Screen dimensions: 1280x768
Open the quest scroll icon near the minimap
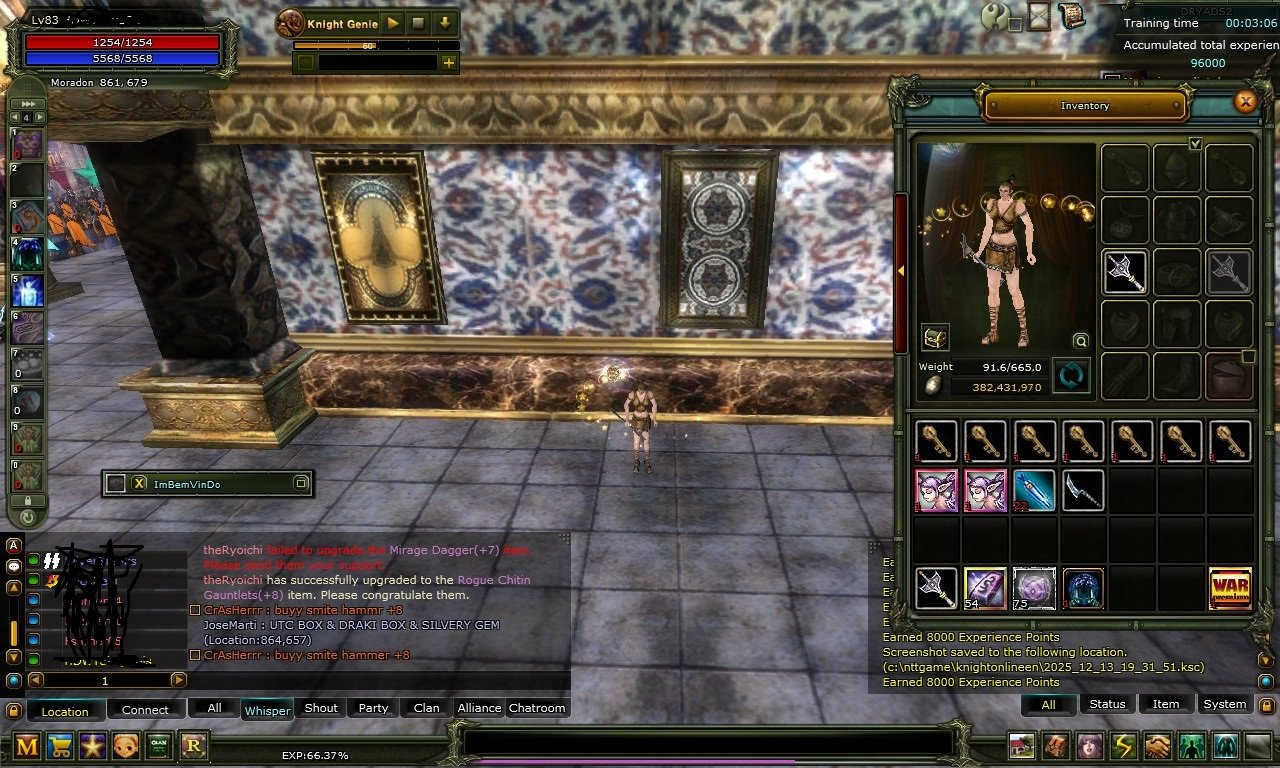1072,17
